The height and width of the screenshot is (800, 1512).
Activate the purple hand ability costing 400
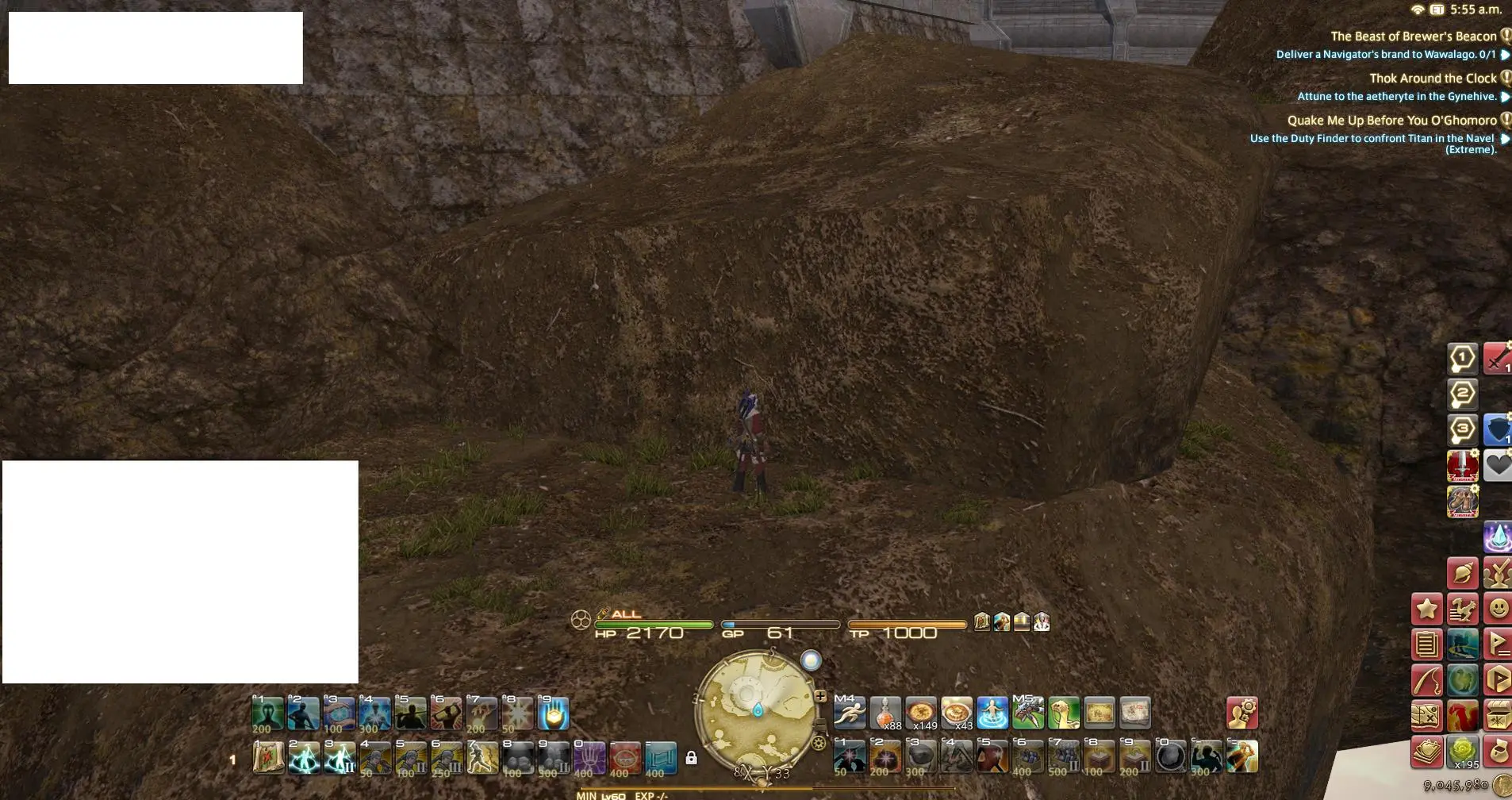589,758
